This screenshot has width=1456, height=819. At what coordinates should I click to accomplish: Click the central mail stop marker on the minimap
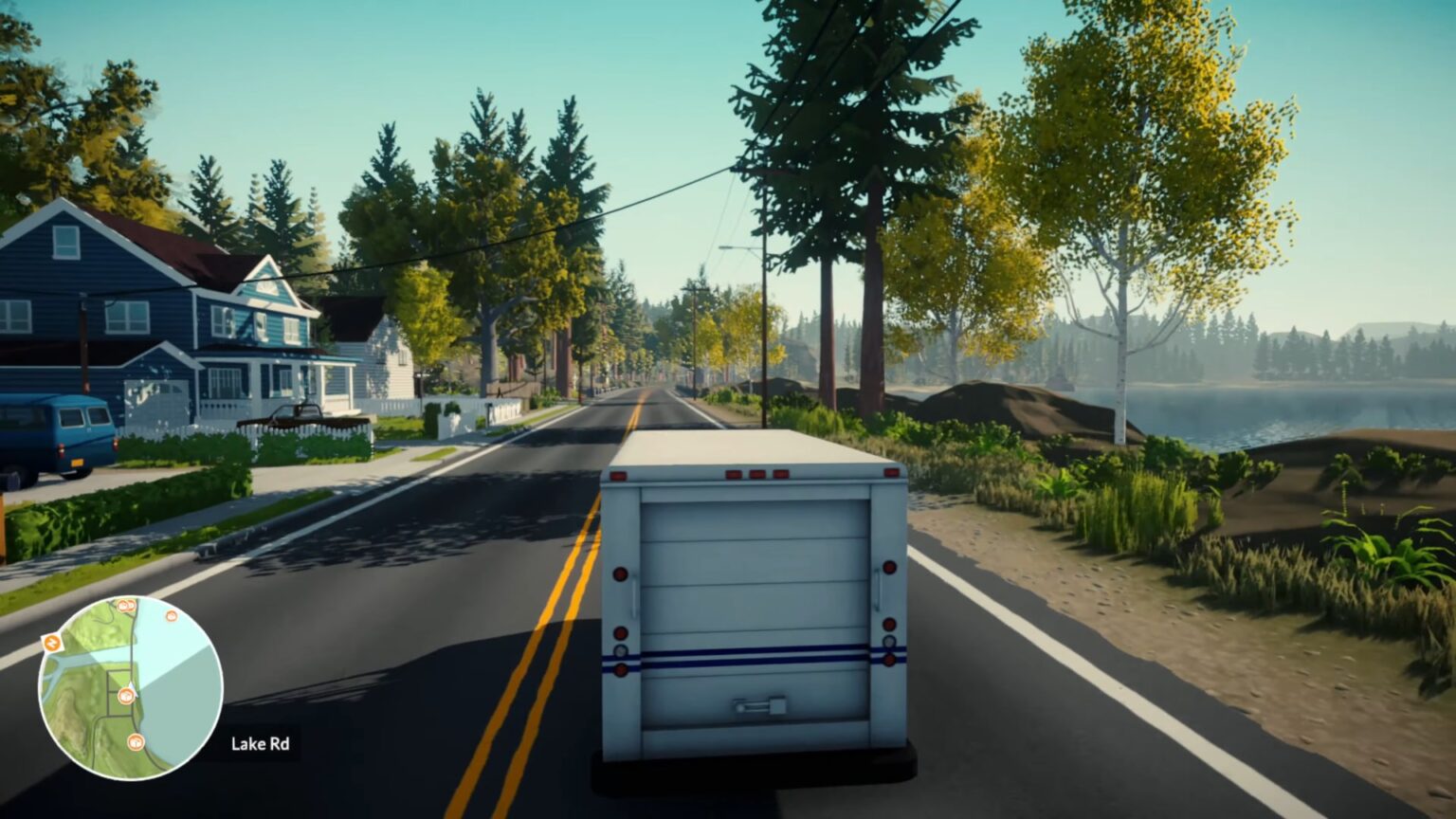125,695
